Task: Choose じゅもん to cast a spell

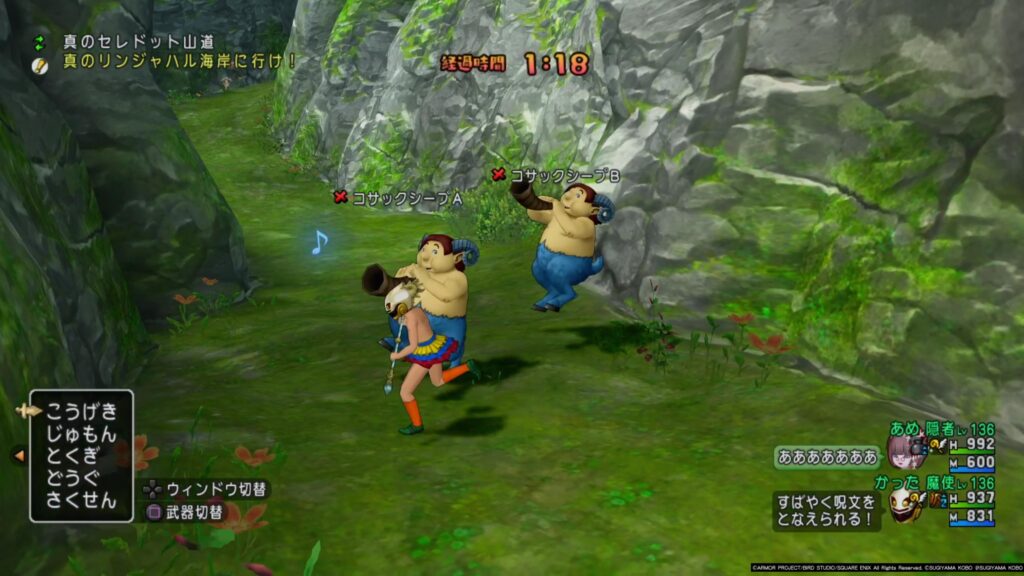Action: click(81, 434)
